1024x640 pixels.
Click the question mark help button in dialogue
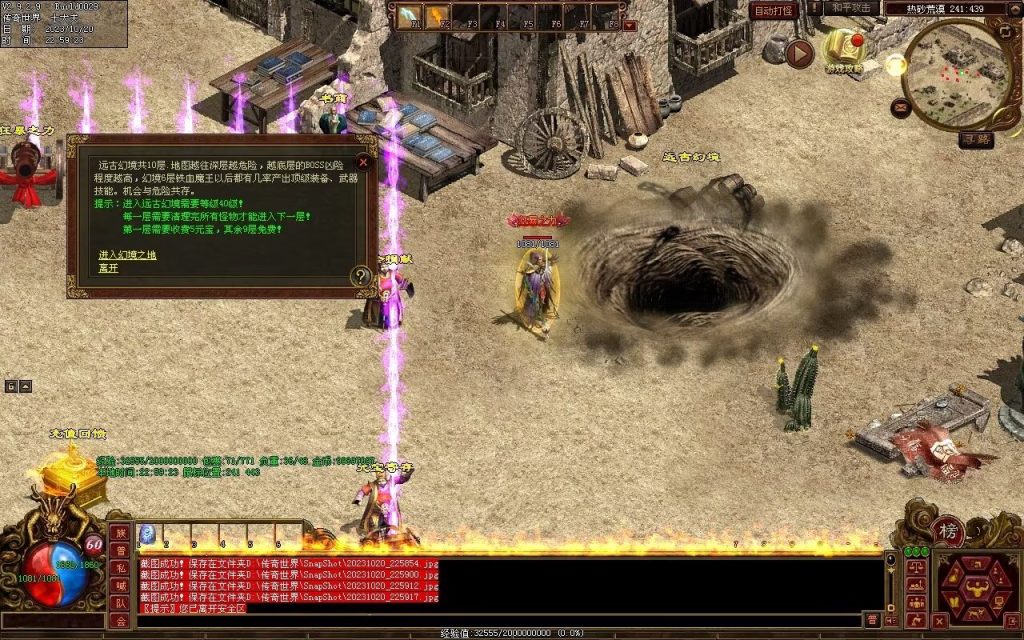361,275
